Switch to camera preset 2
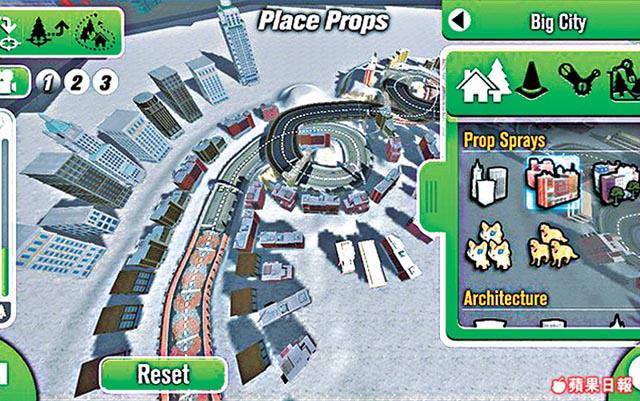 click(x=76, y=81)
